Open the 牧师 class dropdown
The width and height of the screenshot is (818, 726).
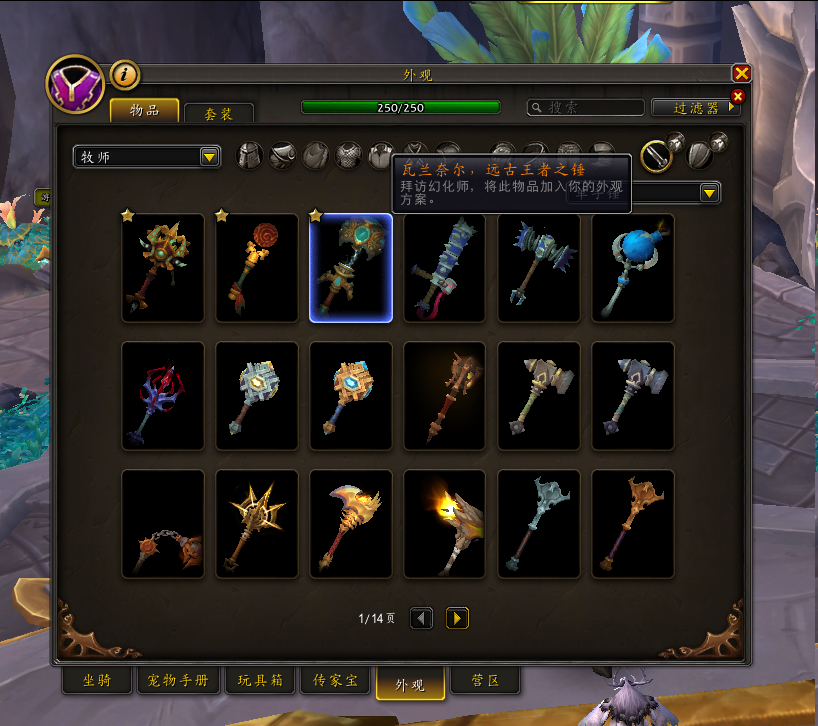tap(147, 157)
